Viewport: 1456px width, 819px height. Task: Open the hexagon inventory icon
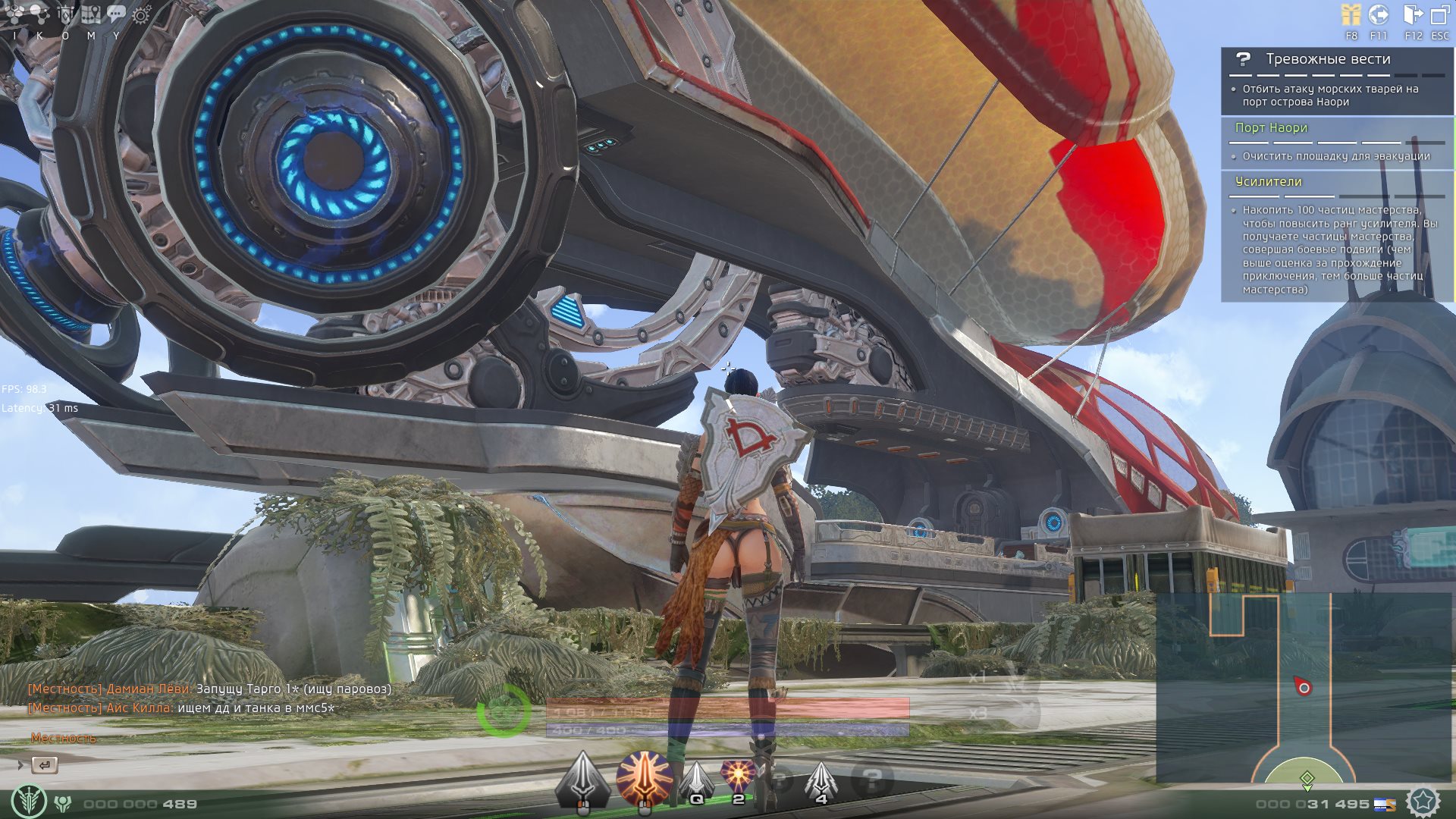click(14, 14)
